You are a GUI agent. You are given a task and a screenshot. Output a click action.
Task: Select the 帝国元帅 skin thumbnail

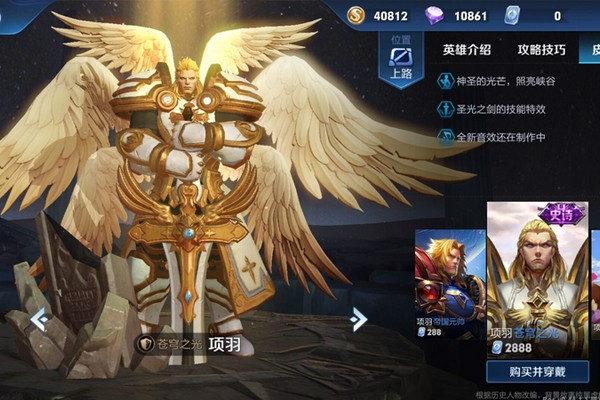tap(450, 282)
